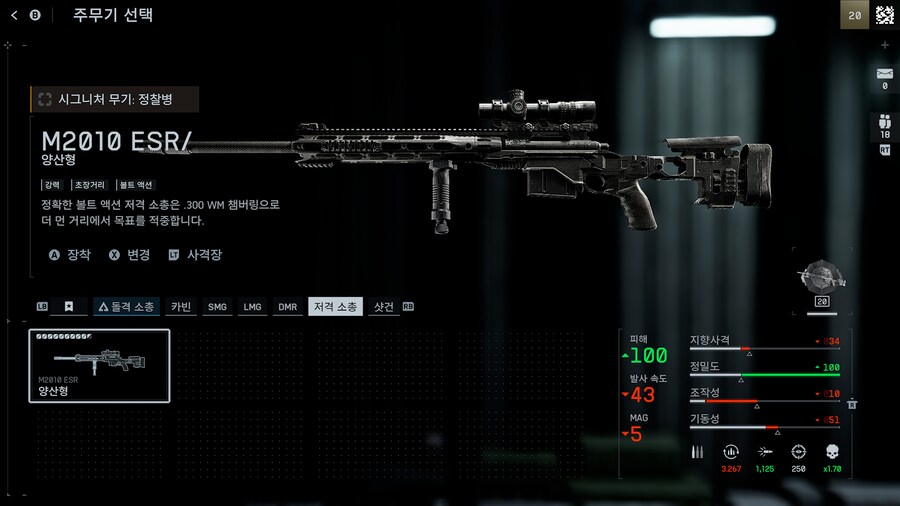Open the 샷건 weapon tab
This screenshot has height=506, width=900.
(383, 307)
